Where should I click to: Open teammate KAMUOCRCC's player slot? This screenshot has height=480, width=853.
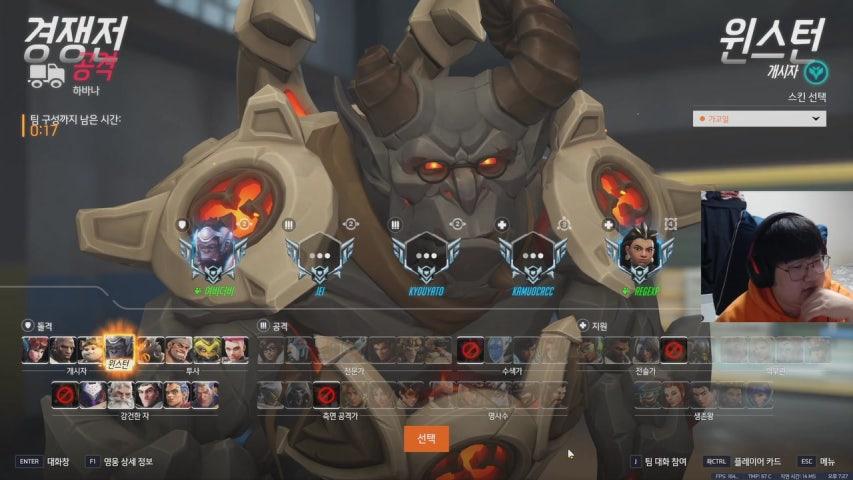click(531, 257)
